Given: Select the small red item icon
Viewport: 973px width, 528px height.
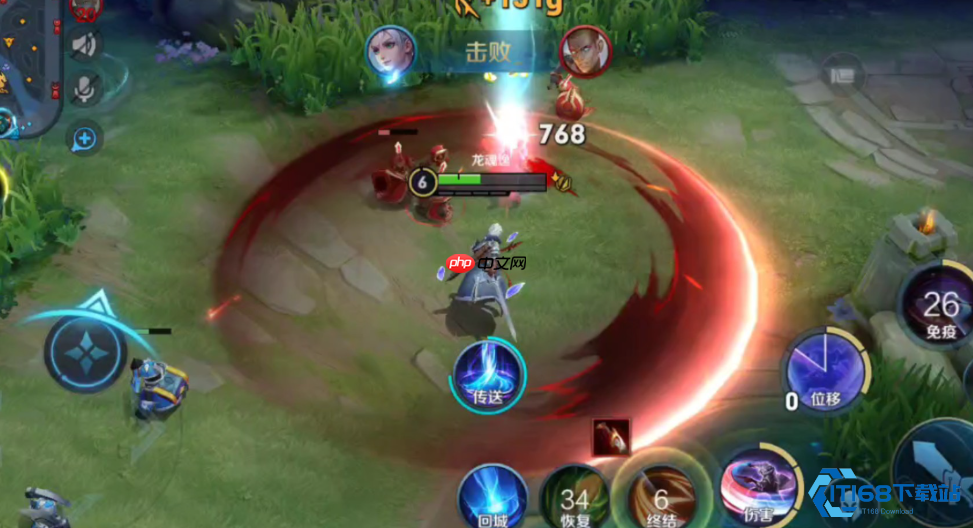Looking at the screenshot, I should tap(610, 437).
